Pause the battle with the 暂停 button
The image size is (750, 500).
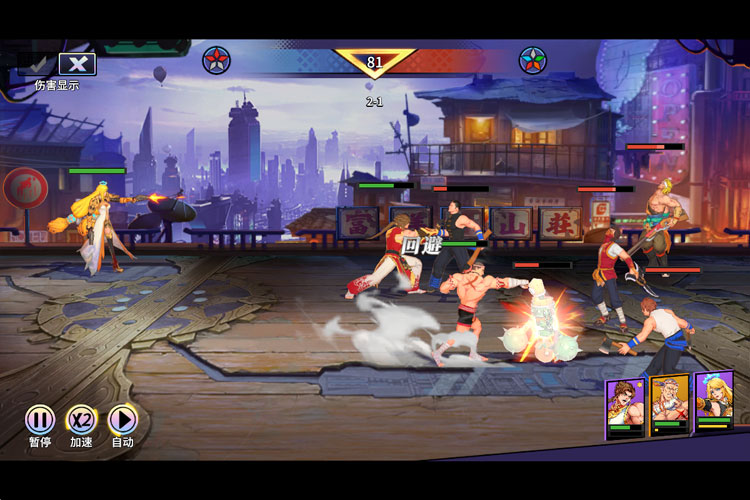[40, 420]
